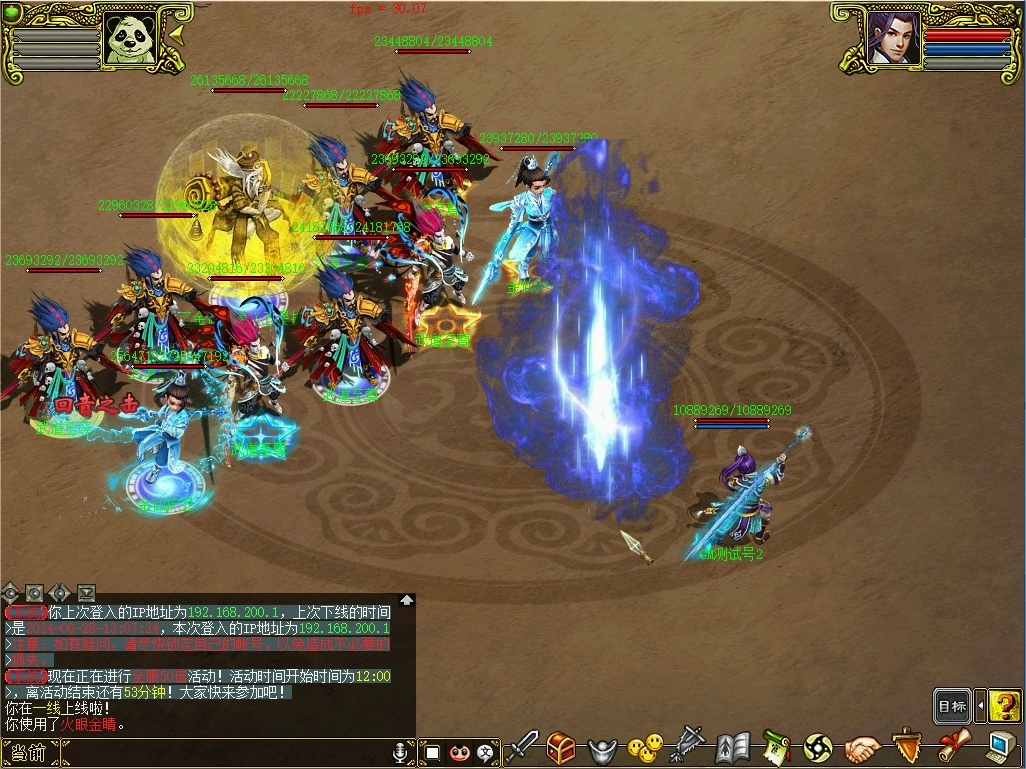Open the sword attack icon
Screen dimensions: 1026x769
click(x=522, y=747)
